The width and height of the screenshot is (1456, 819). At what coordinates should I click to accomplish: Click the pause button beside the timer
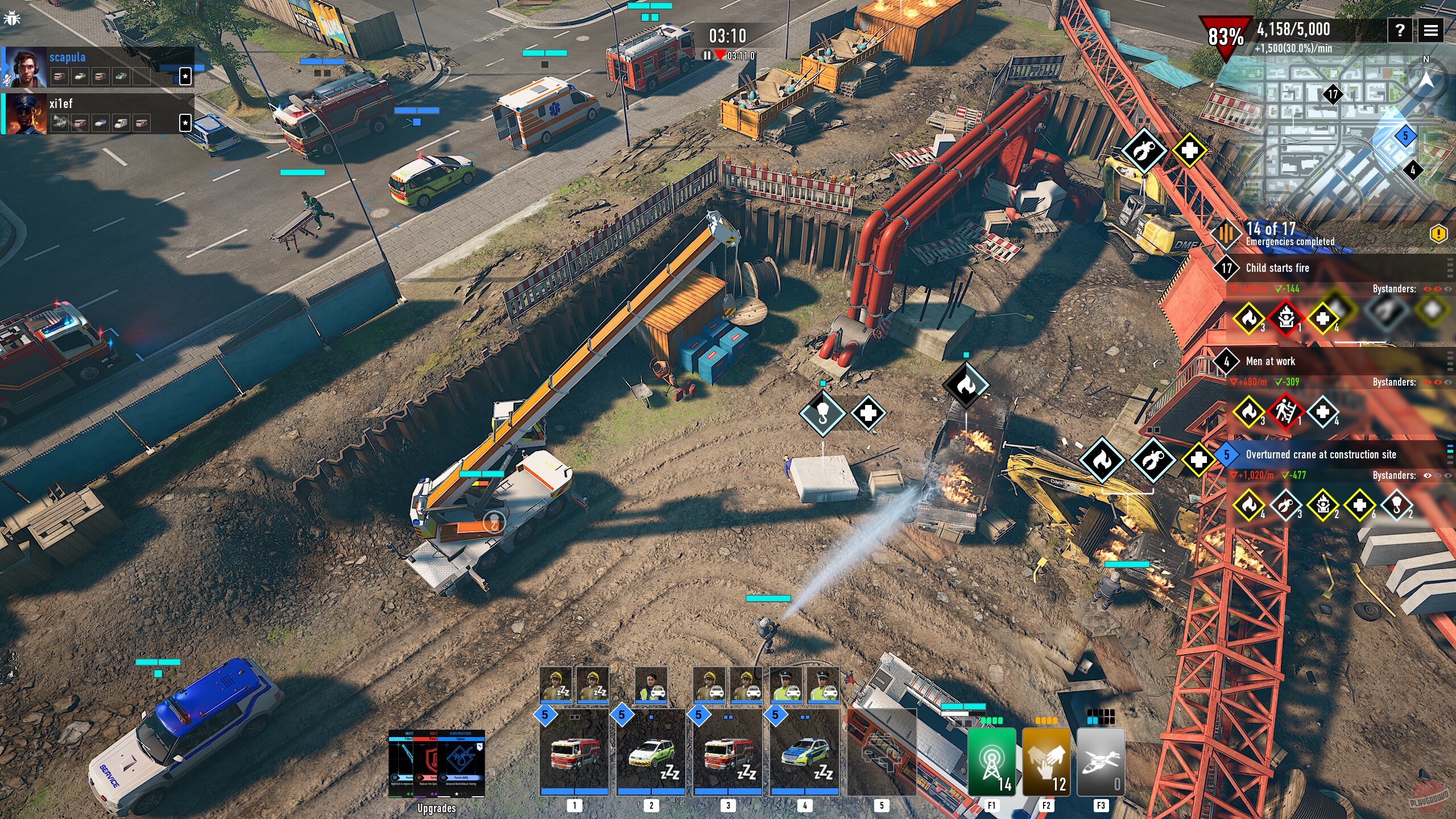coord(707,56)
